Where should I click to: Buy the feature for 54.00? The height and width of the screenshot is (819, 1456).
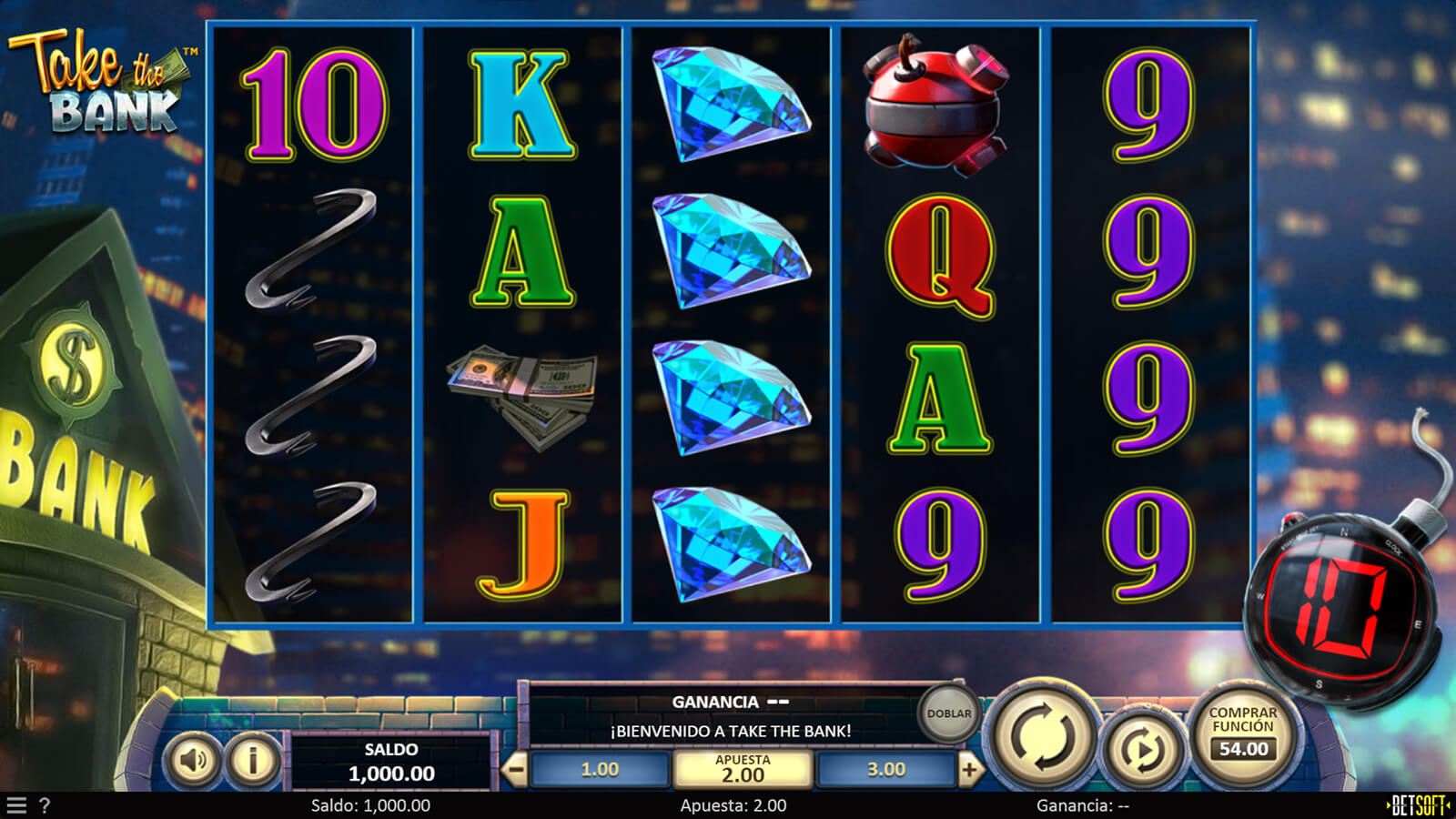click(x=1243, y=733)
